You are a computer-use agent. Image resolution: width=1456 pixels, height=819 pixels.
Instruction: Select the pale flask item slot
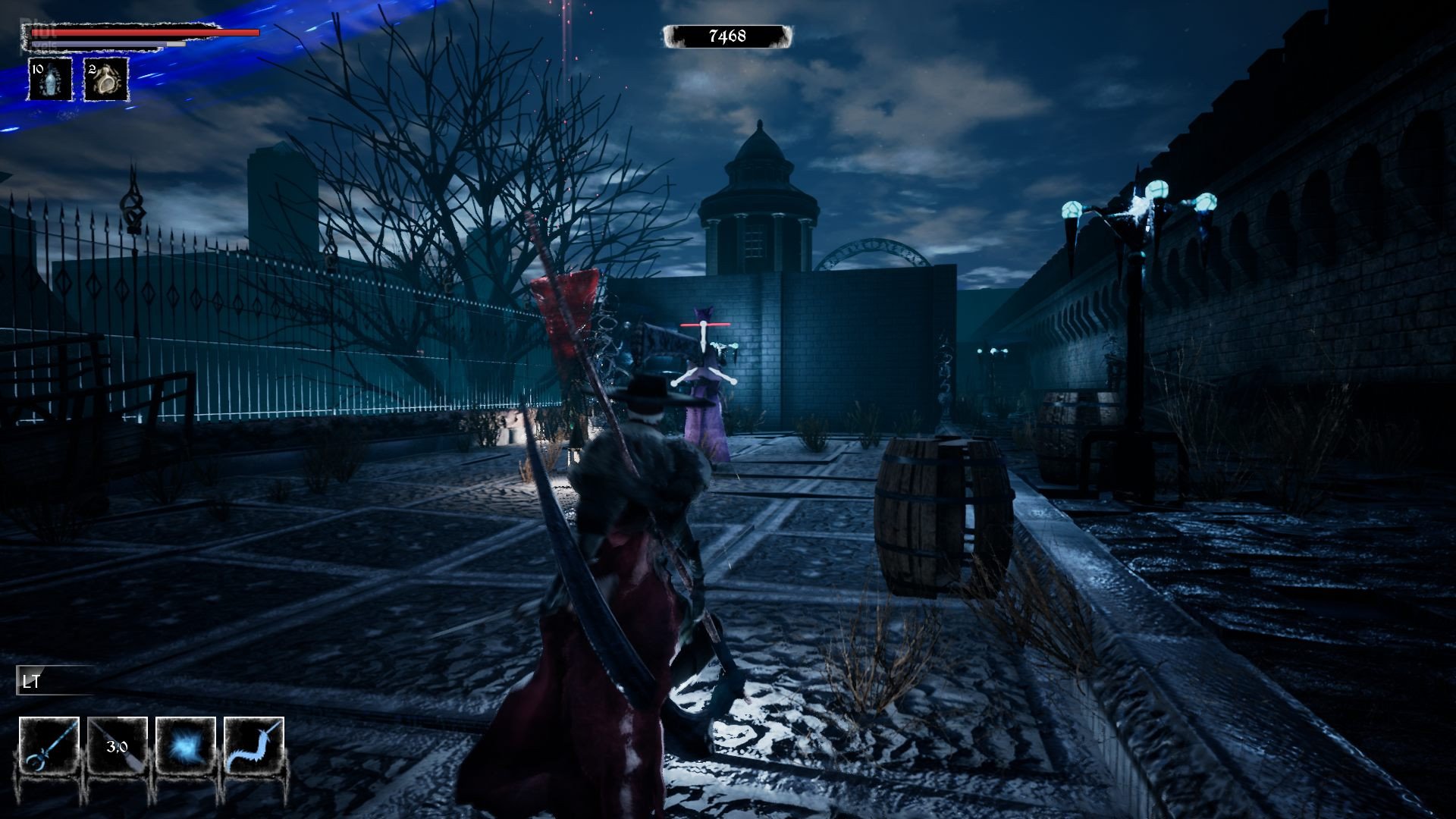105,80
